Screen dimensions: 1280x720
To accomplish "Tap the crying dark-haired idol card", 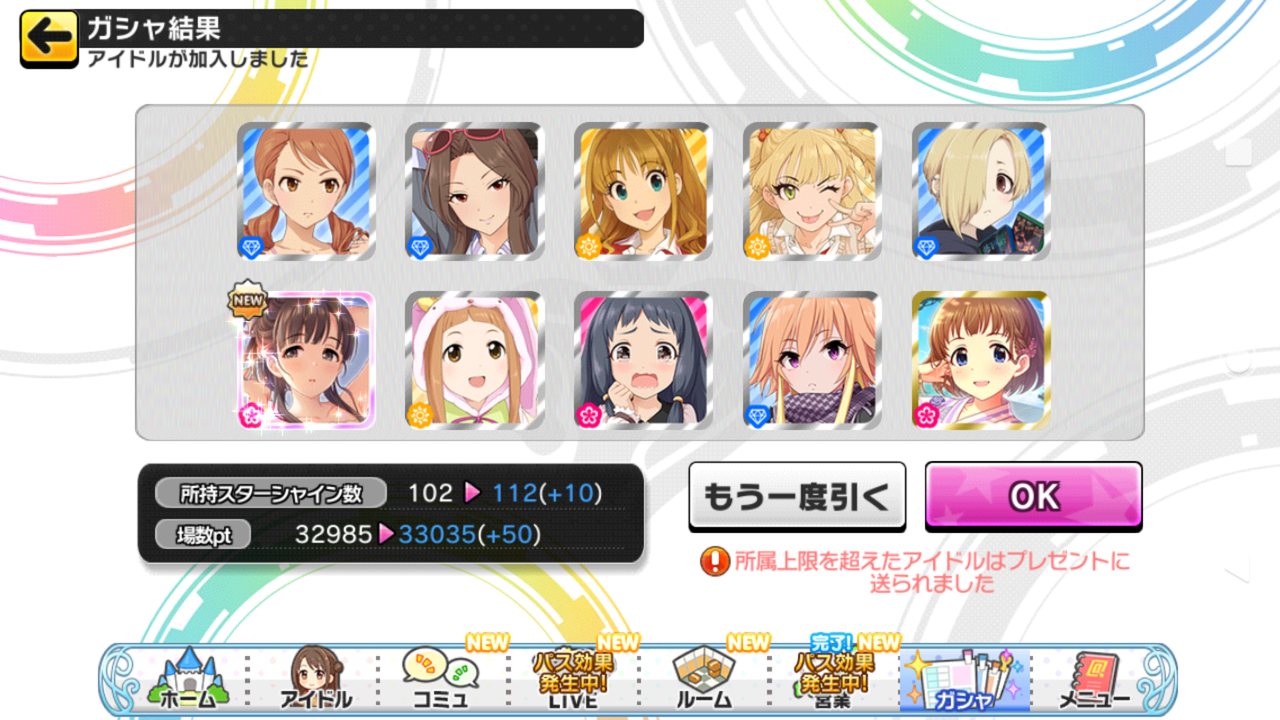I will click(x=643, y=360).
